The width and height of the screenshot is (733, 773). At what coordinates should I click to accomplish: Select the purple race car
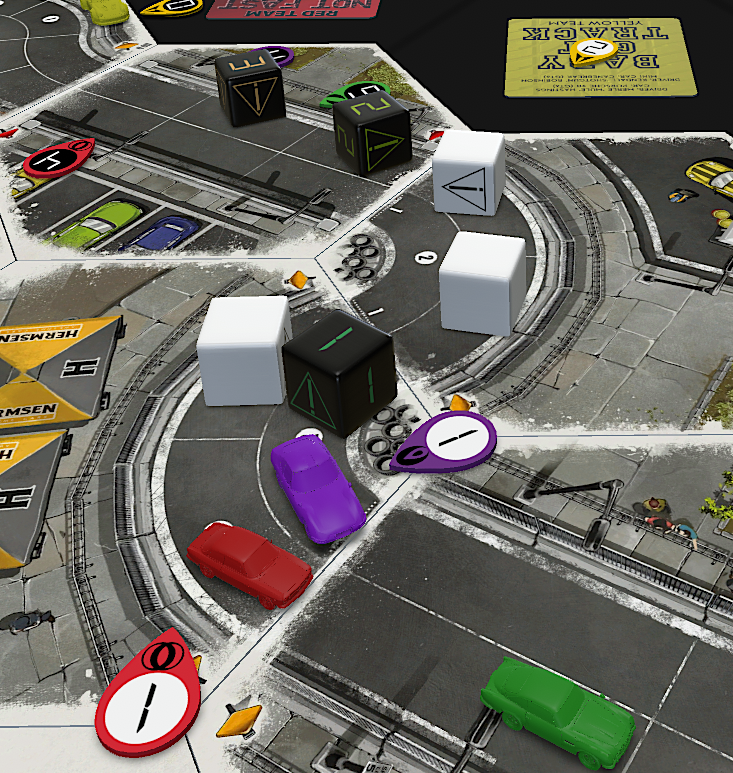(x=317, y=486)
